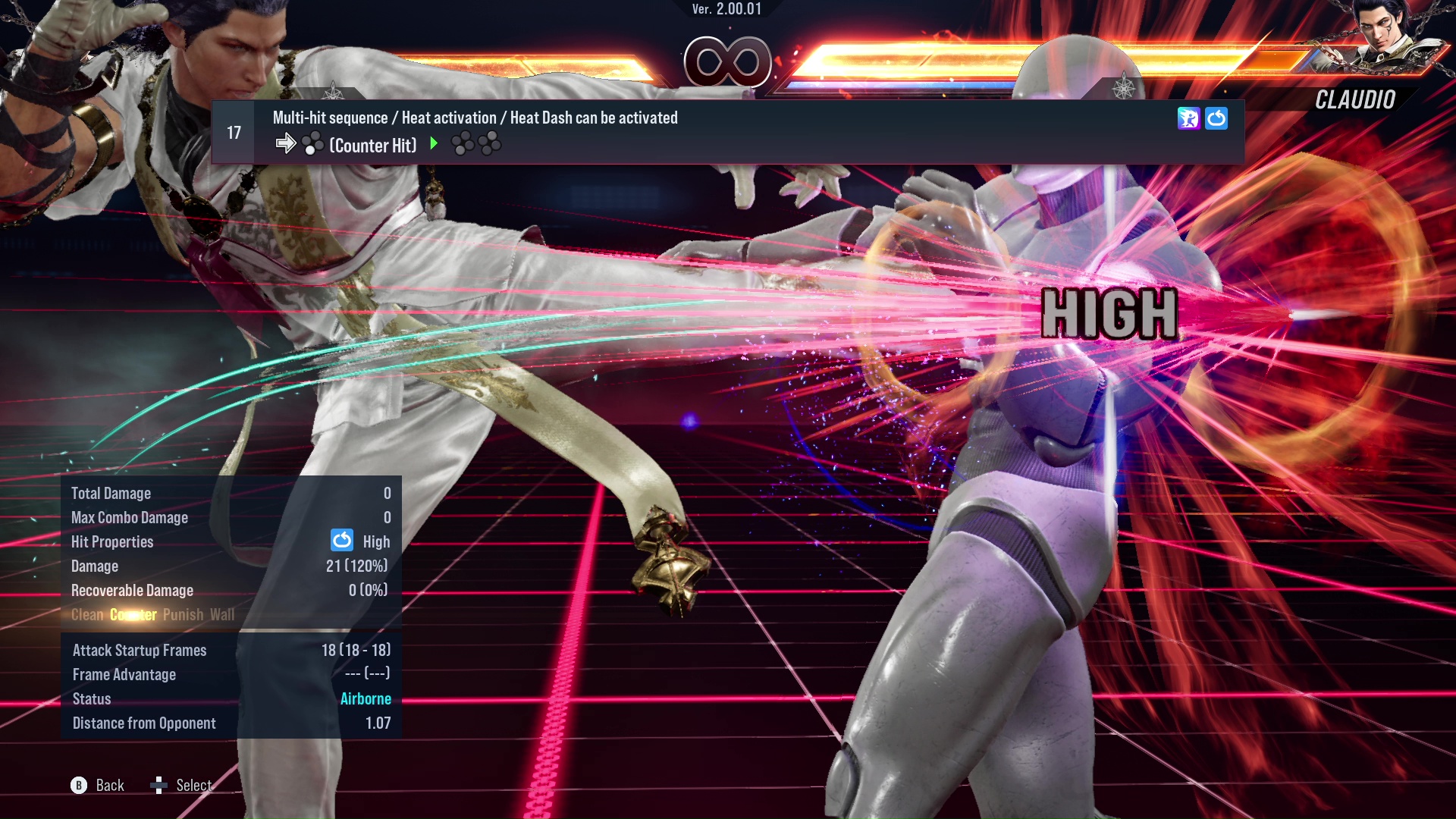Viewport: 1456px width, 819px height.
Task: Click combo list entry number 17
Action: click(x=233, y=132)
